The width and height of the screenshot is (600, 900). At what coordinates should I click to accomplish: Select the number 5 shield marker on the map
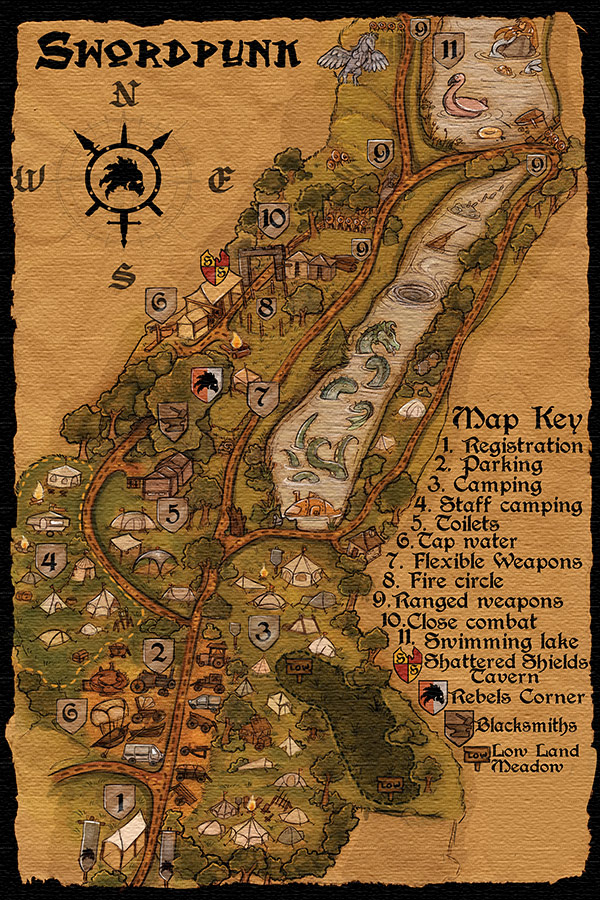[x=171, y=516]
